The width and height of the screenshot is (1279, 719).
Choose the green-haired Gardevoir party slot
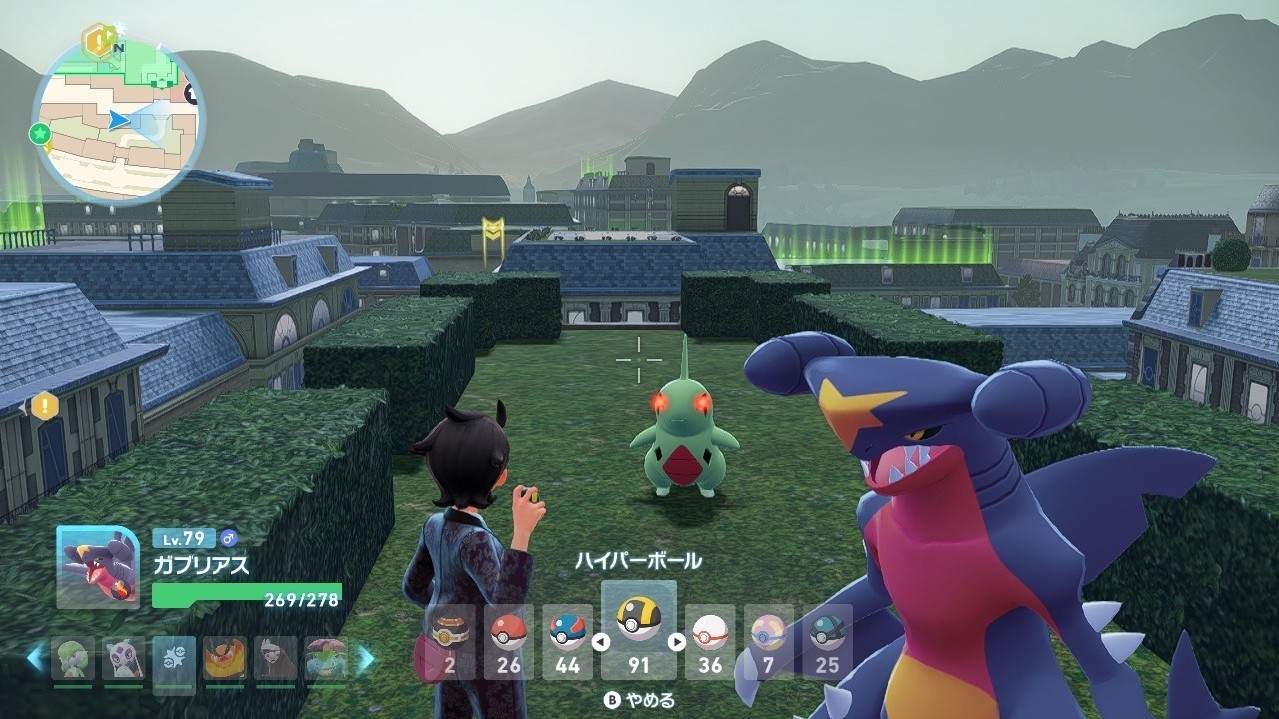(x=73, y=659)
